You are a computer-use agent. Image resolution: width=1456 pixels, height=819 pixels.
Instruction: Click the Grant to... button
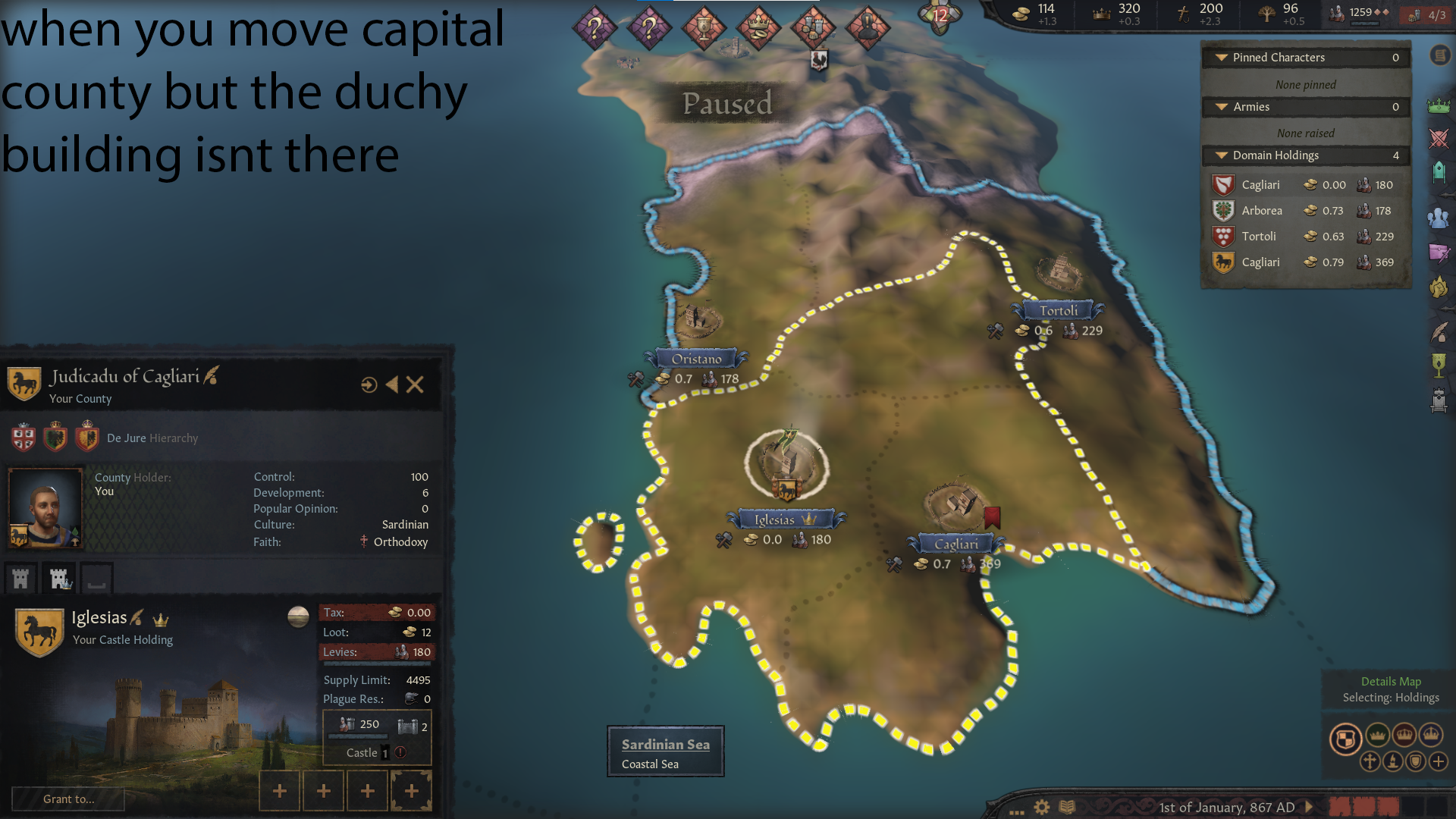tap(68, 799)
